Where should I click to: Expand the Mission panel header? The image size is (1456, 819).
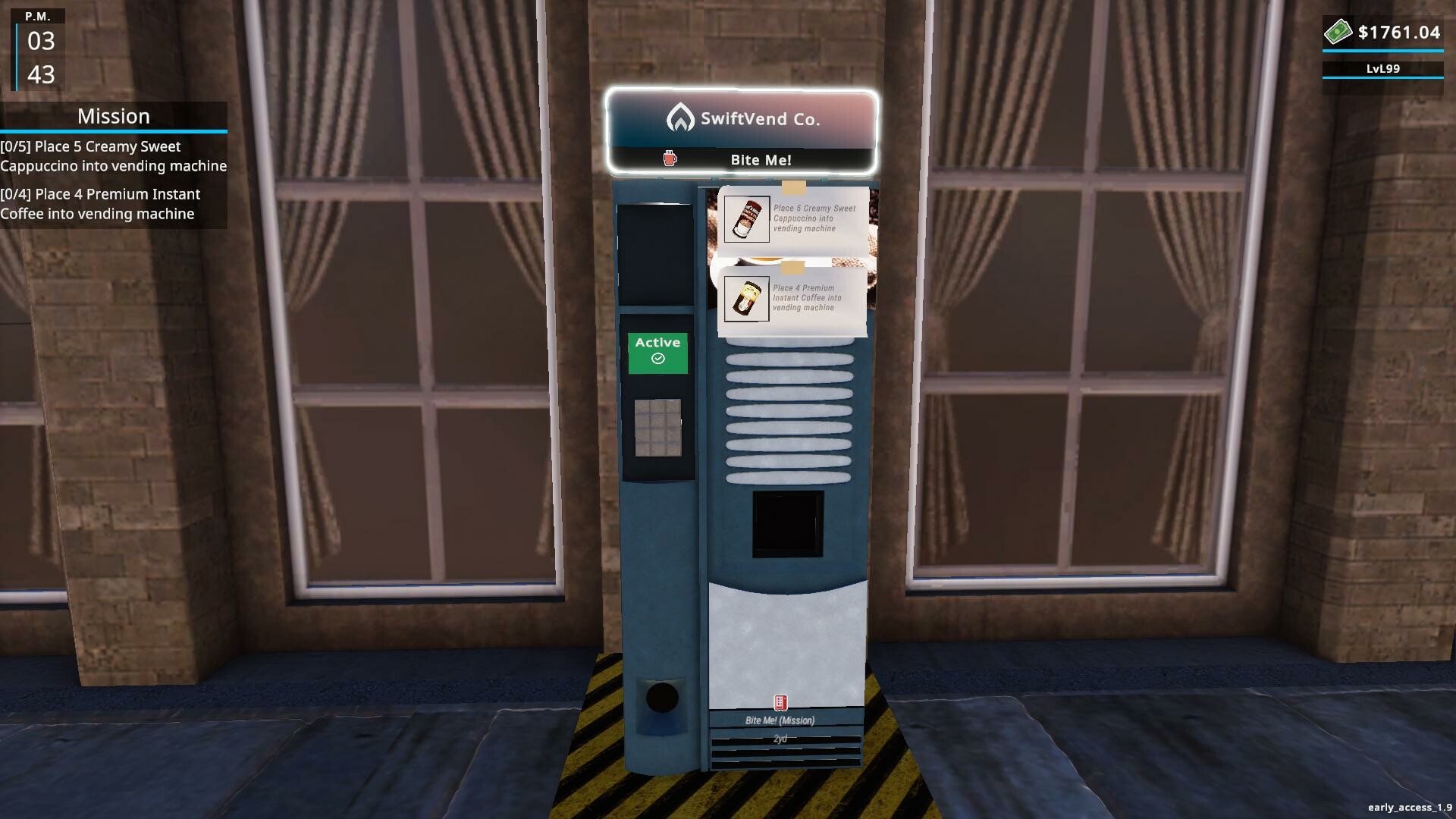(x=113, y=116)
